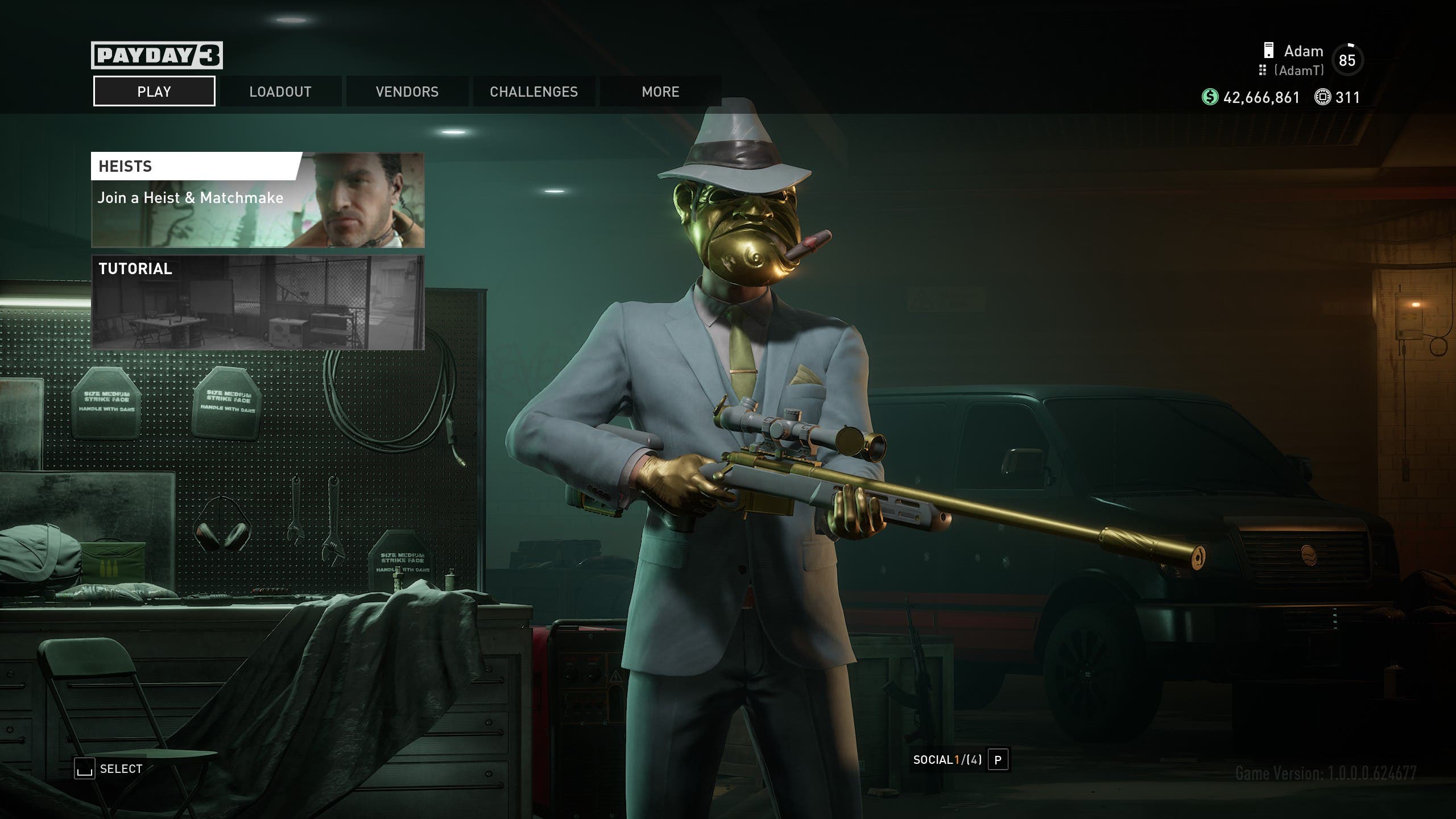Choose the Tutorial tile
Screen dimensions: 1456x819
coord(258,302)
